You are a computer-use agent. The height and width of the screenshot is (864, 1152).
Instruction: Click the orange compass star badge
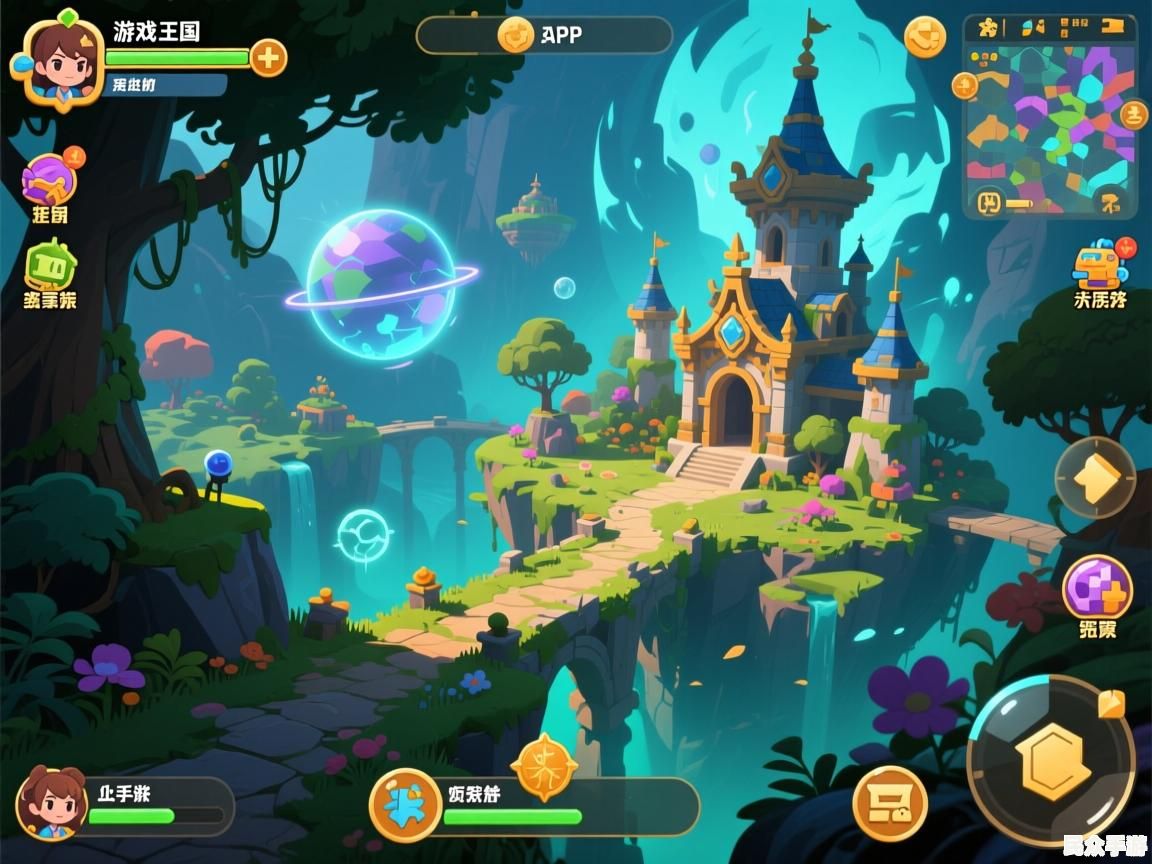tap(544, 768)
